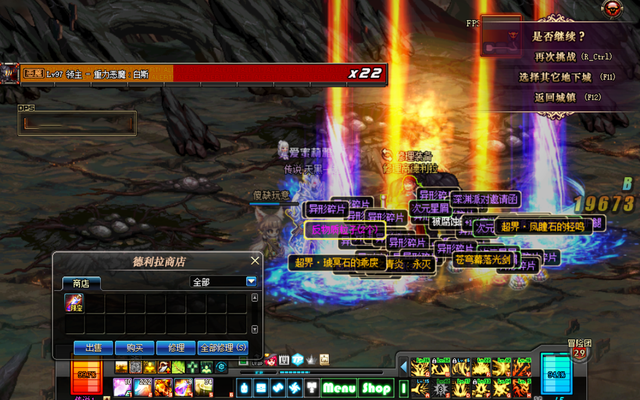Open the green Shop button
Screen dimensions: 640x400
(376, 388)
